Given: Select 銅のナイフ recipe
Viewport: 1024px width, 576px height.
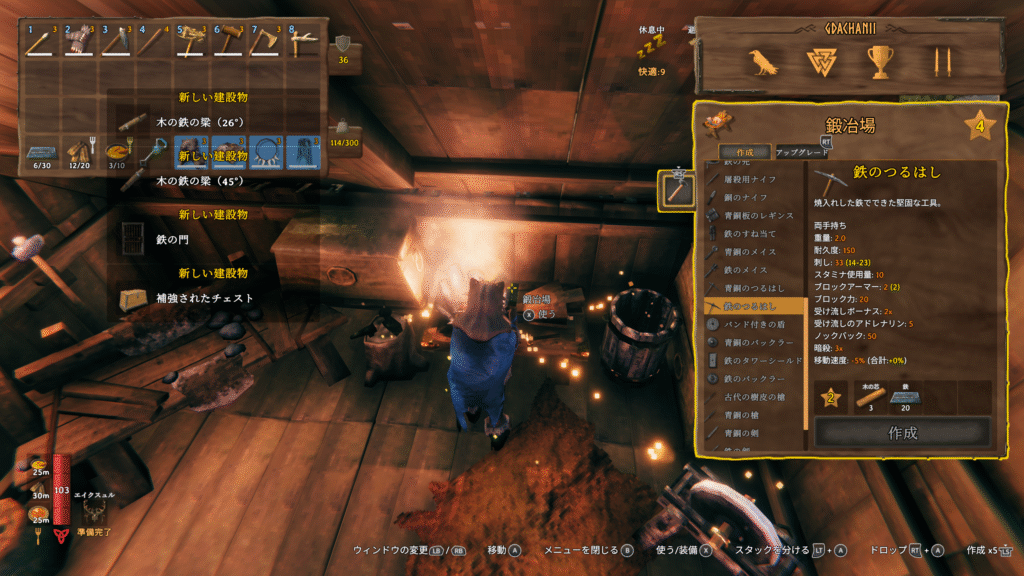Looking at the screenshot, I should pos(755,197).
